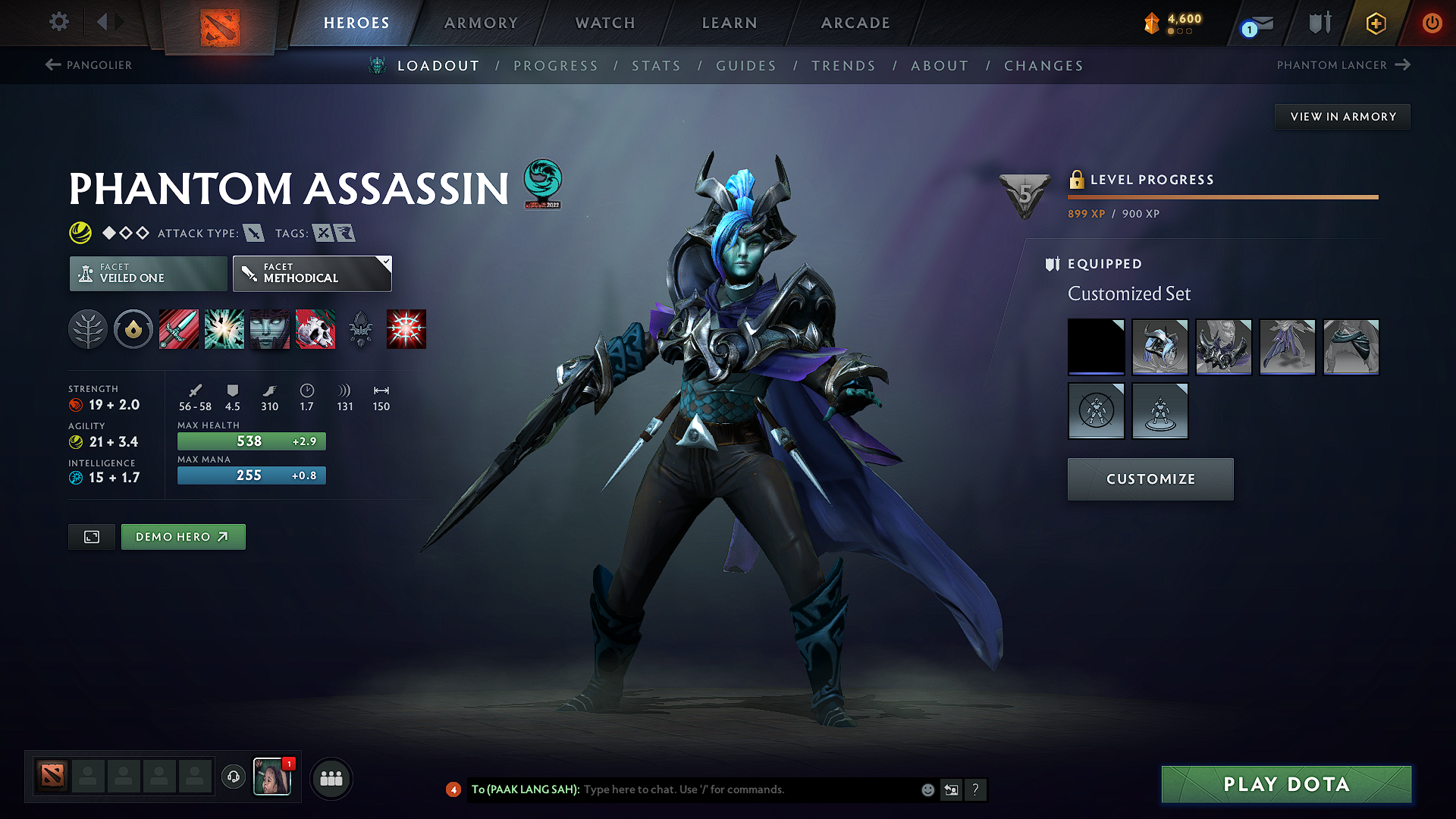Open the Phantom Strike ability icon
The width and height of the screenshot is (1456, 819).
click(x=224, y=329)
